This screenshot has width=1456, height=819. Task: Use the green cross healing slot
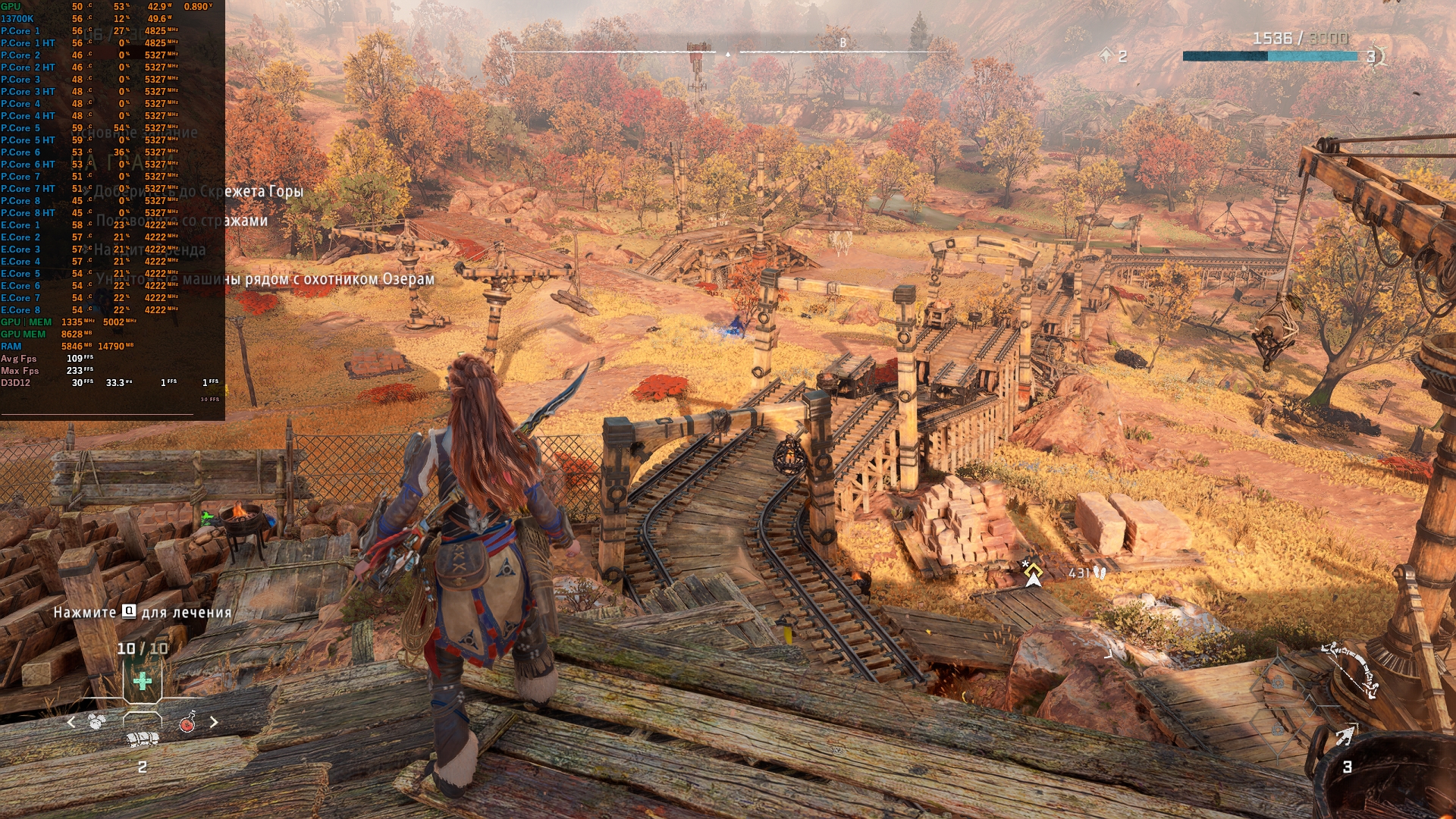point(142,680)
